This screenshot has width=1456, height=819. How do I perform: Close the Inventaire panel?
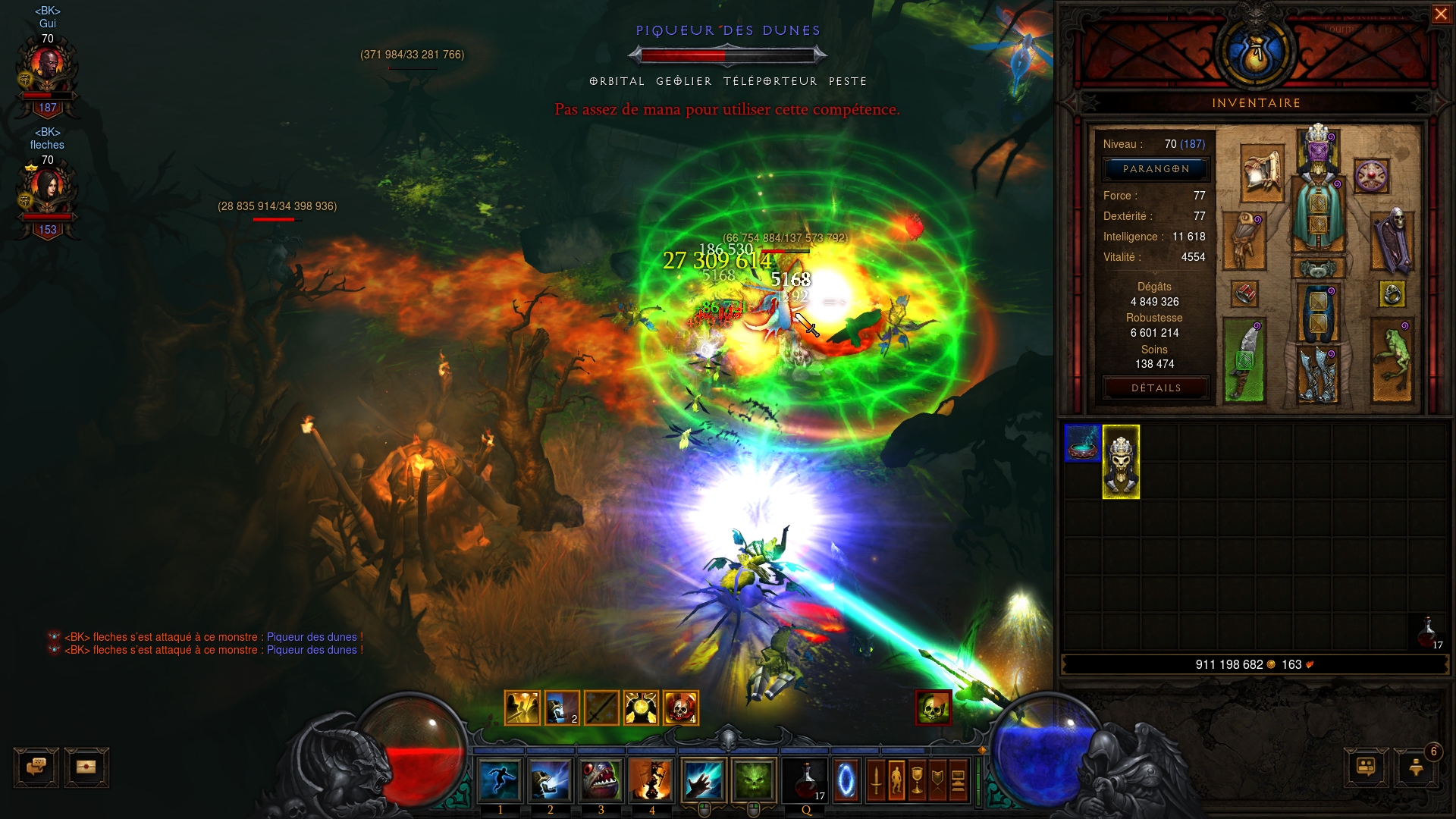(1440, 14)
